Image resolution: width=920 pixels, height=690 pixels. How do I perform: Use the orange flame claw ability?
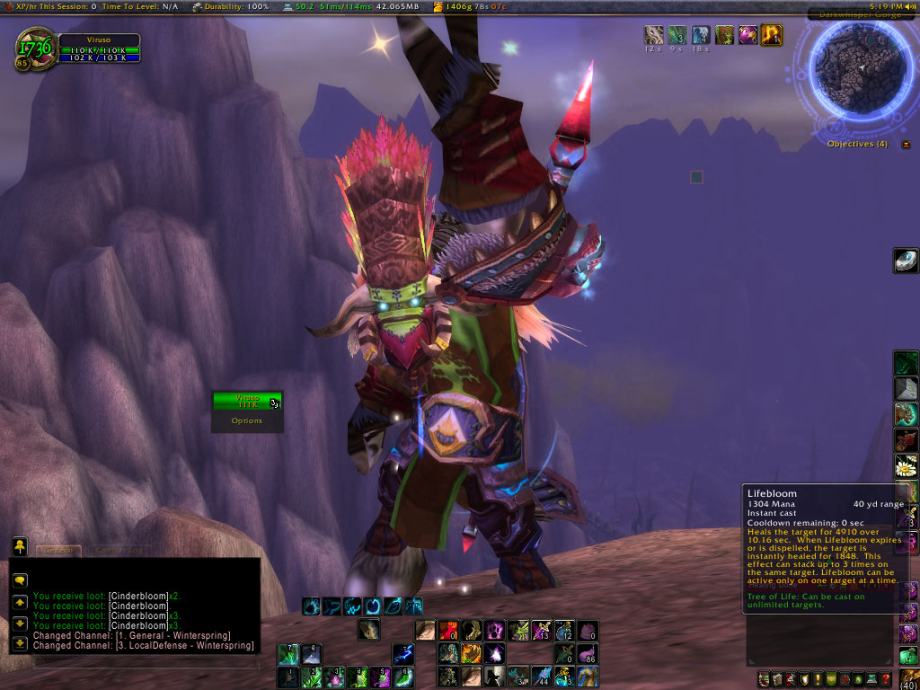click(470, 654)
